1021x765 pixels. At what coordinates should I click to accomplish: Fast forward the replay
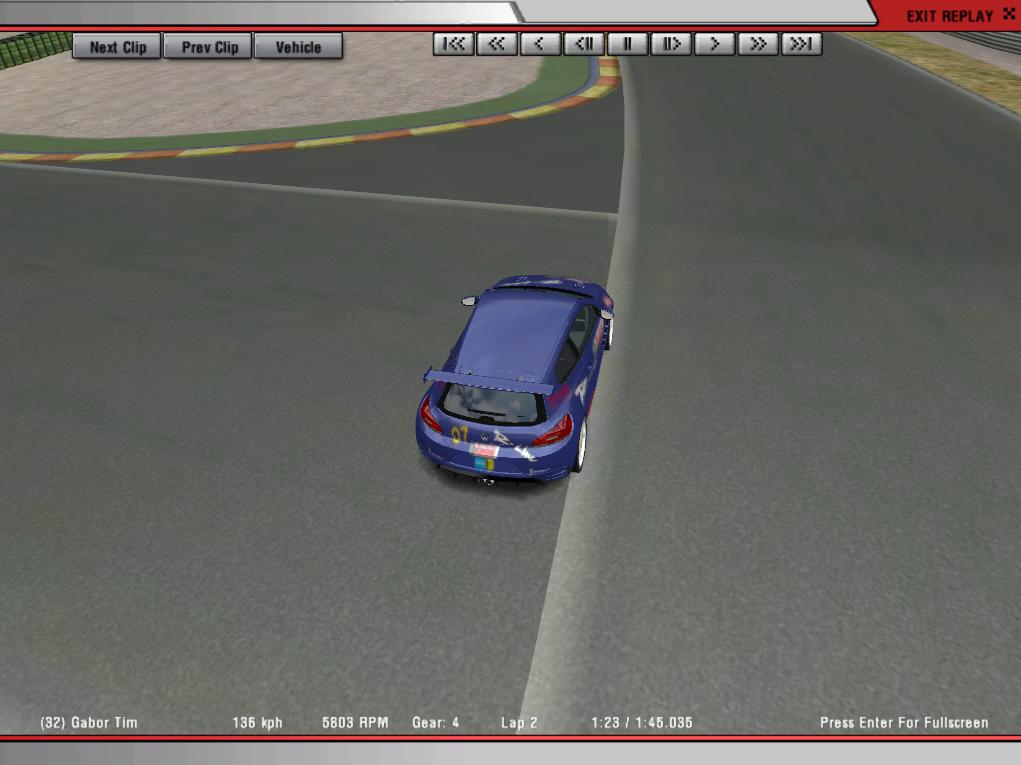(758, 44)
